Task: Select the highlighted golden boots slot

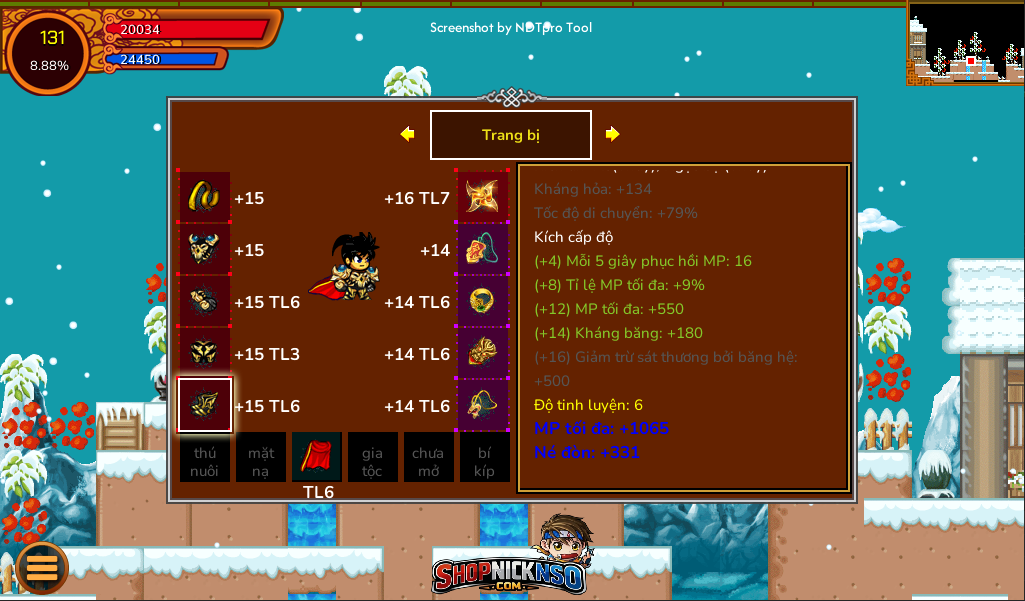Action: (x=205, y=405)
